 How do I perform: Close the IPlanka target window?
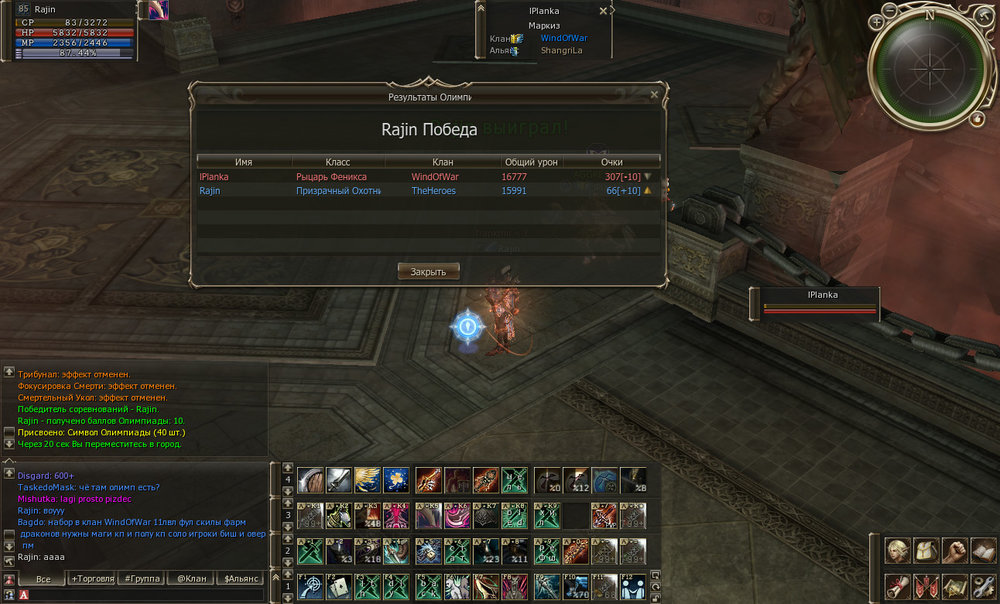(x=602, y=11)
